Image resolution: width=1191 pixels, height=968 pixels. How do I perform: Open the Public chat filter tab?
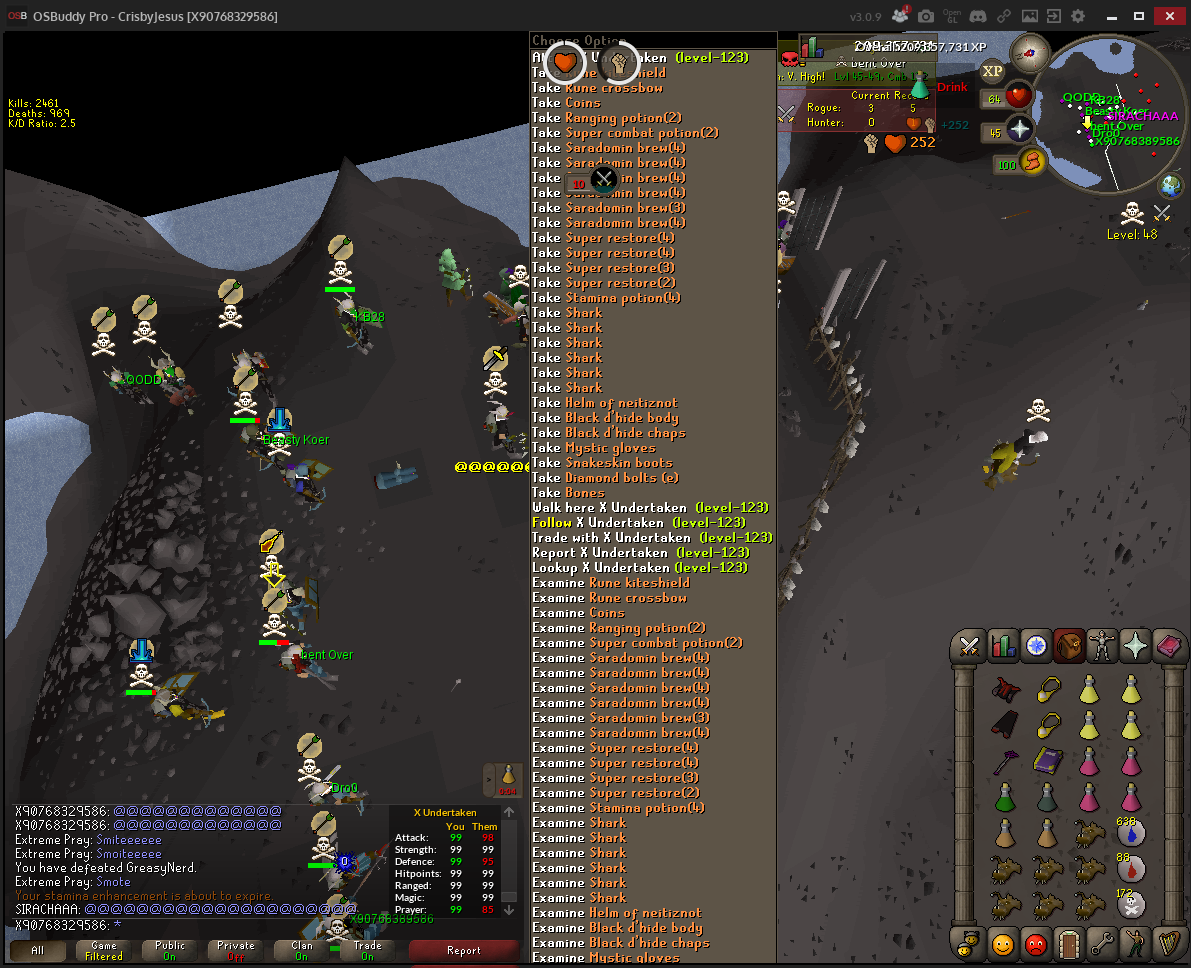[x=170, y=950]
